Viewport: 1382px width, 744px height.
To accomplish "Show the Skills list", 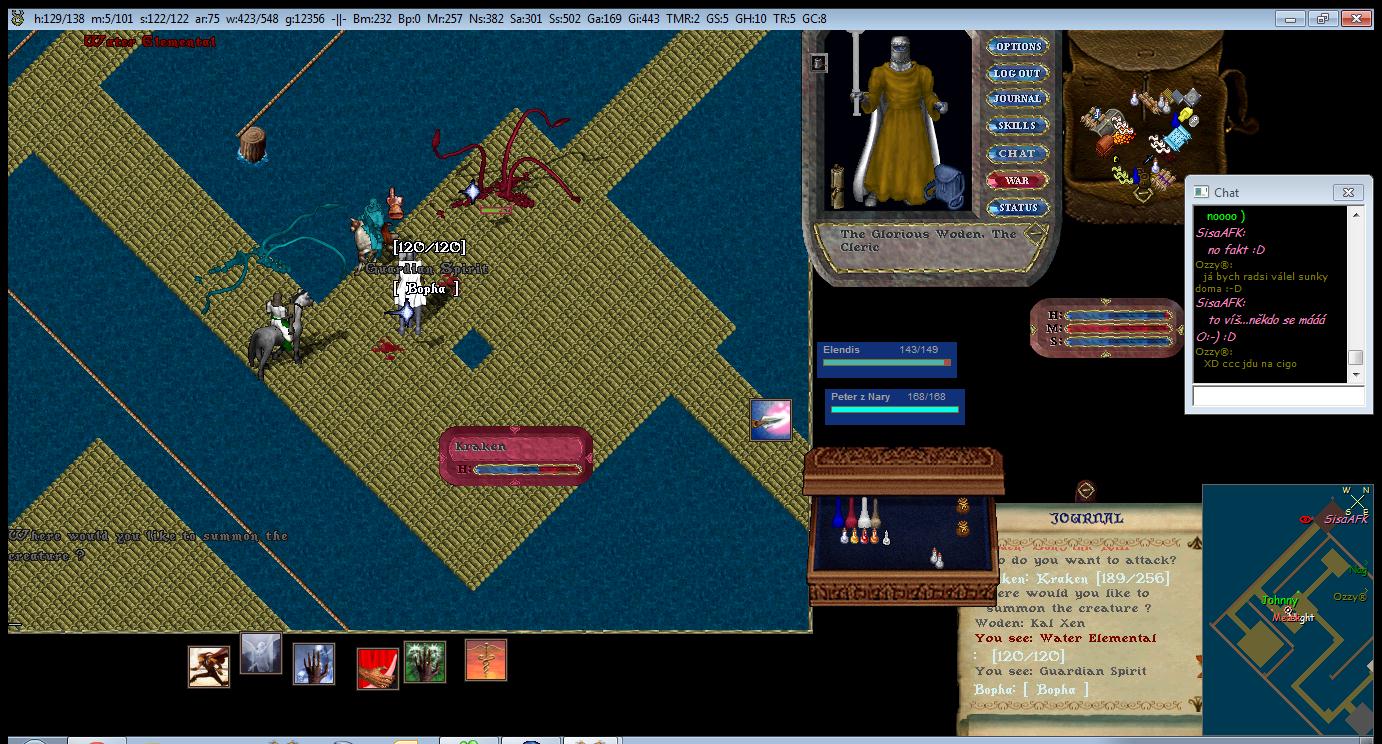I will tap(1017, 126).
